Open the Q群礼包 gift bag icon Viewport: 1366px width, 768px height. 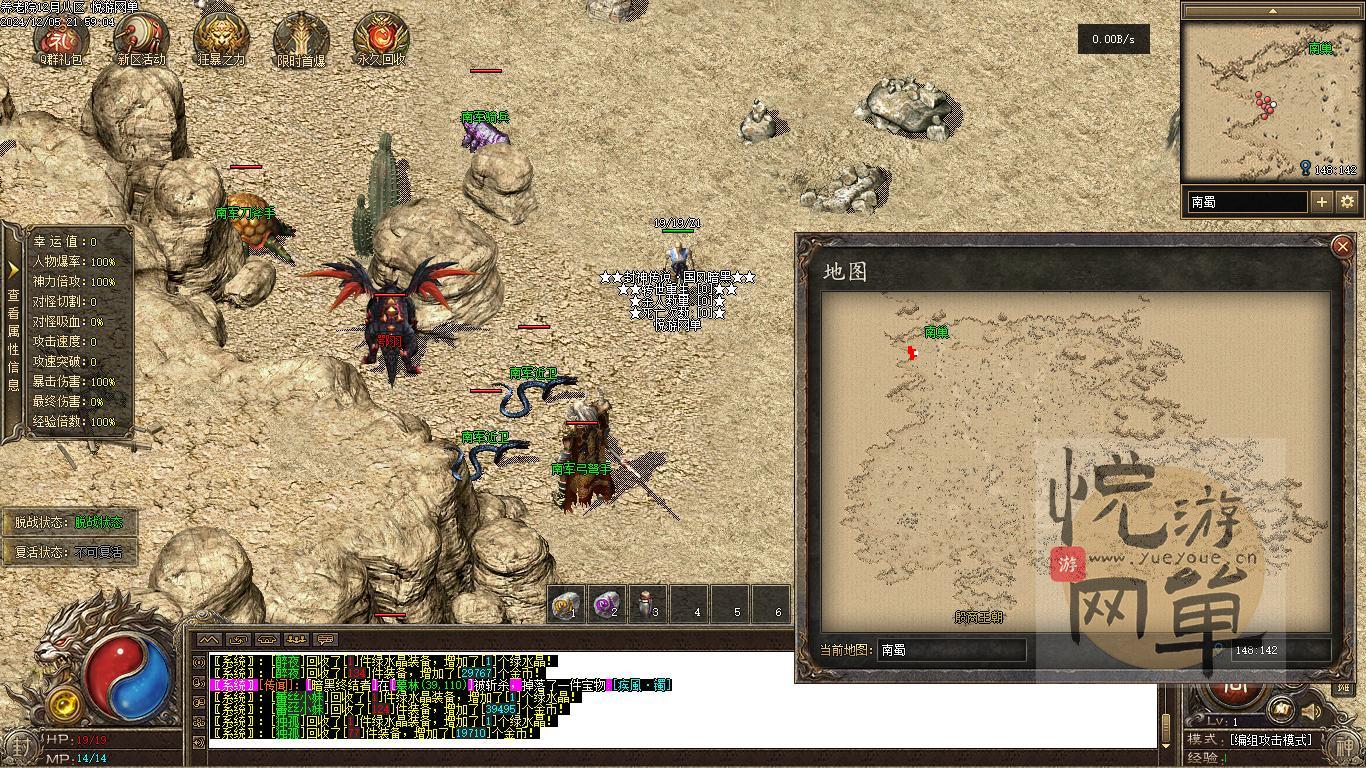pos(61,38)
